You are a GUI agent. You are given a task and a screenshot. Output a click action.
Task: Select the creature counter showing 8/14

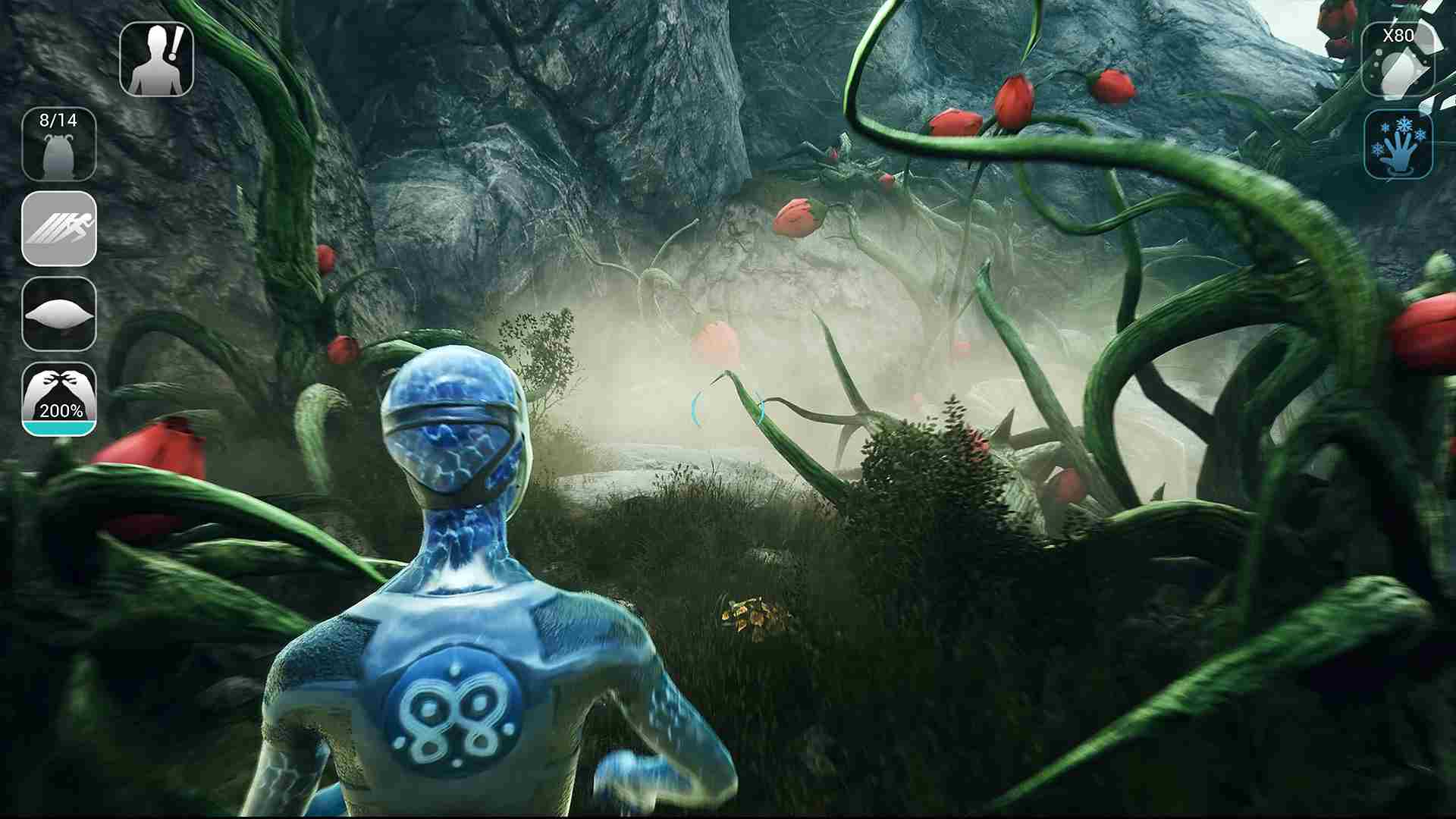[x=59, y=143]
